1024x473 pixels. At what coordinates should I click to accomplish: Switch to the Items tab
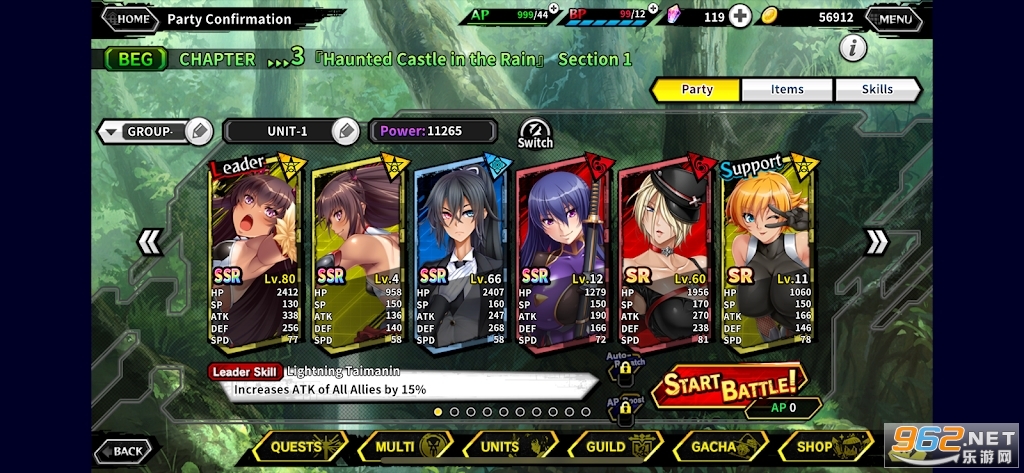tap(787, 89)
